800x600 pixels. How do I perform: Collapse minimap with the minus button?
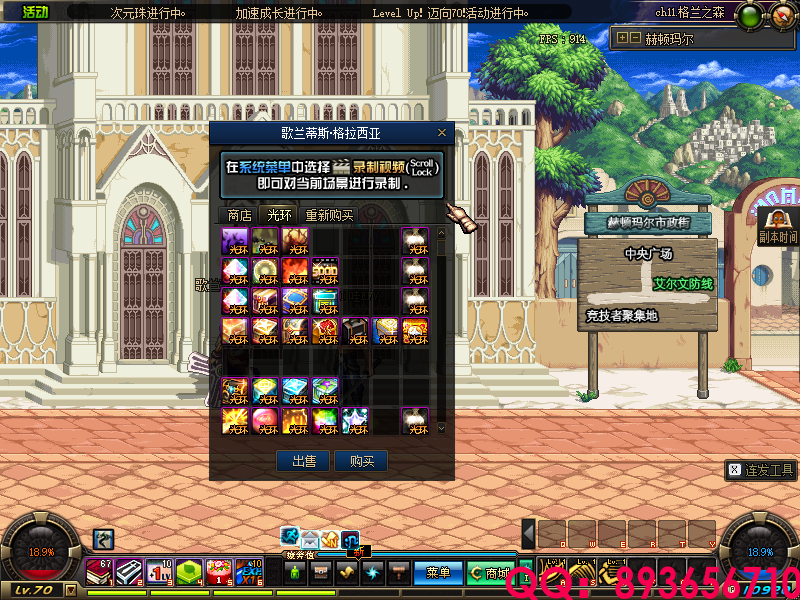tap(634, 38)
